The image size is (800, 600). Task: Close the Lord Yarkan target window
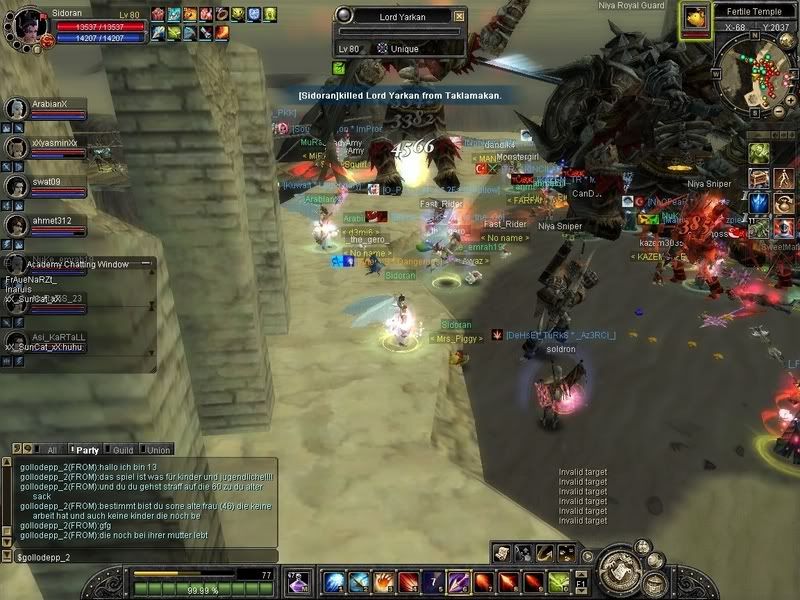point(458,16)
